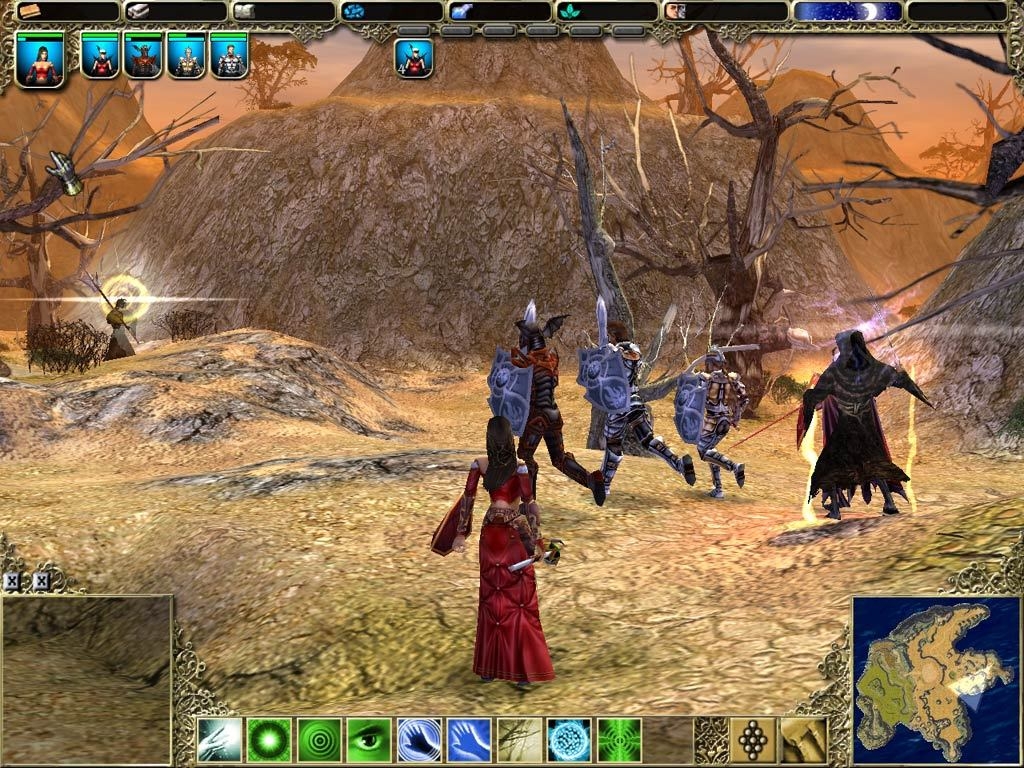Cast the cyan glowing orb spell
This screenshot has height=768, width=1024.
point(569,740)
